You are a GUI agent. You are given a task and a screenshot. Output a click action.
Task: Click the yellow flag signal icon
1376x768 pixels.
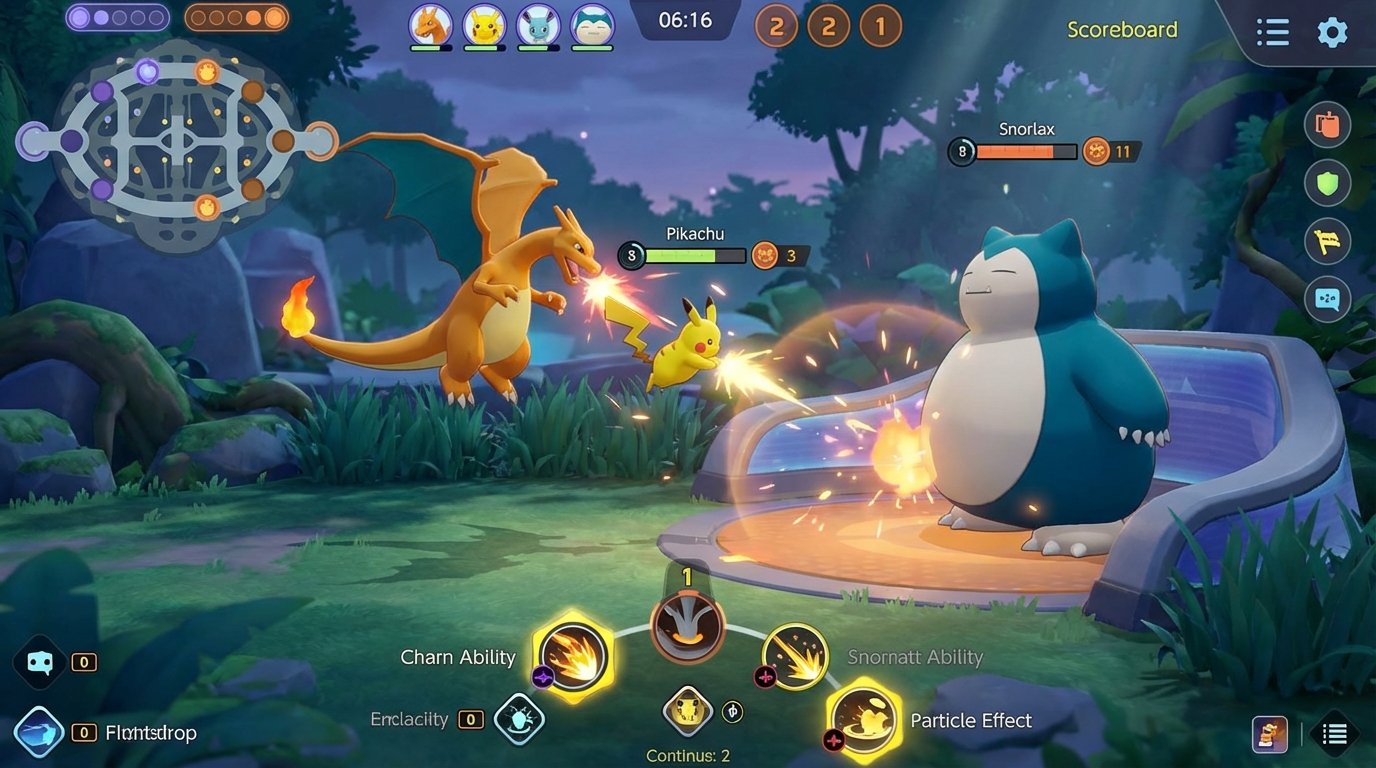coord(1328,241)
